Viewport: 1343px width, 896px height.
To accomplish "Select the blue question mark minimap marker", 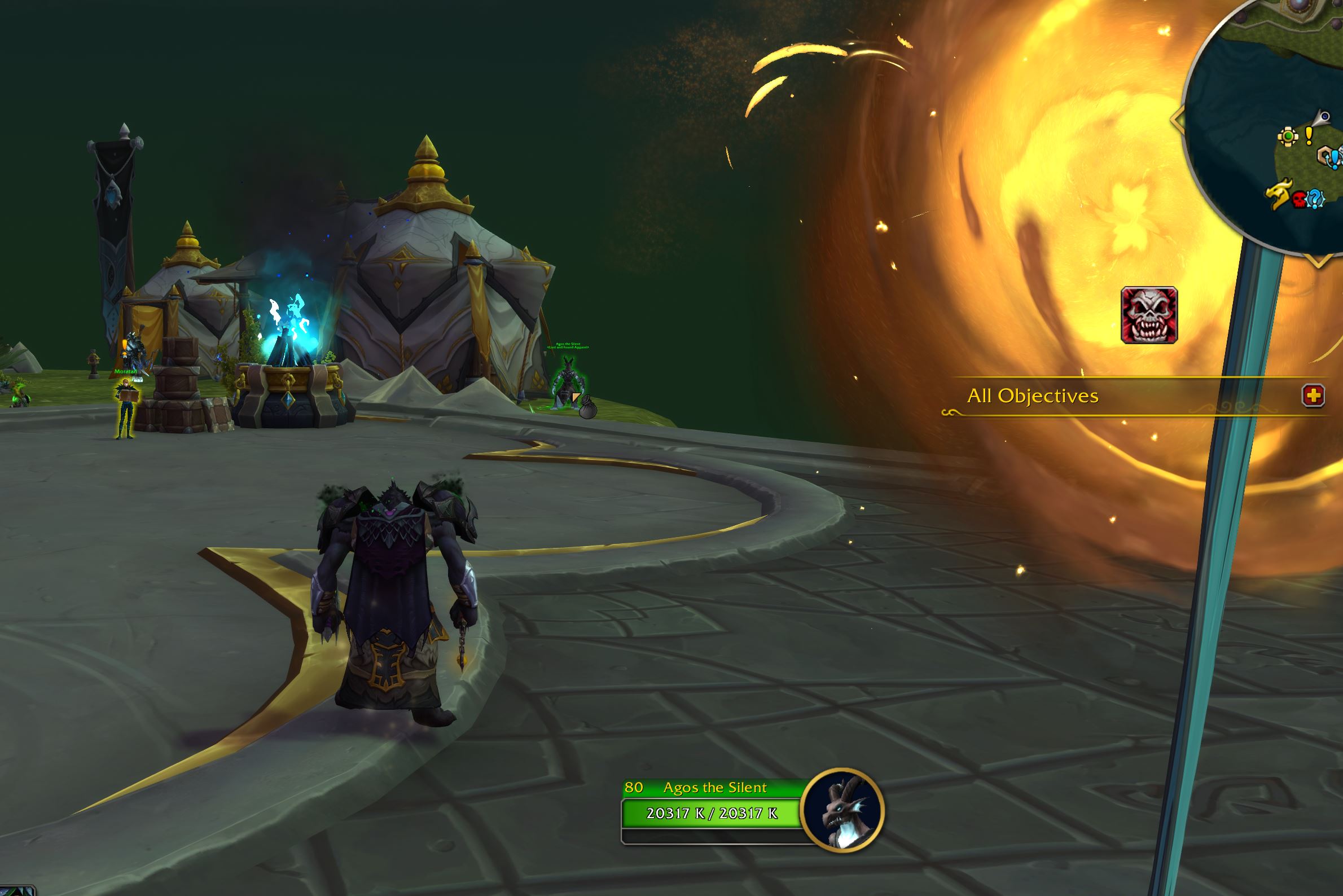I will point(1315,199).
